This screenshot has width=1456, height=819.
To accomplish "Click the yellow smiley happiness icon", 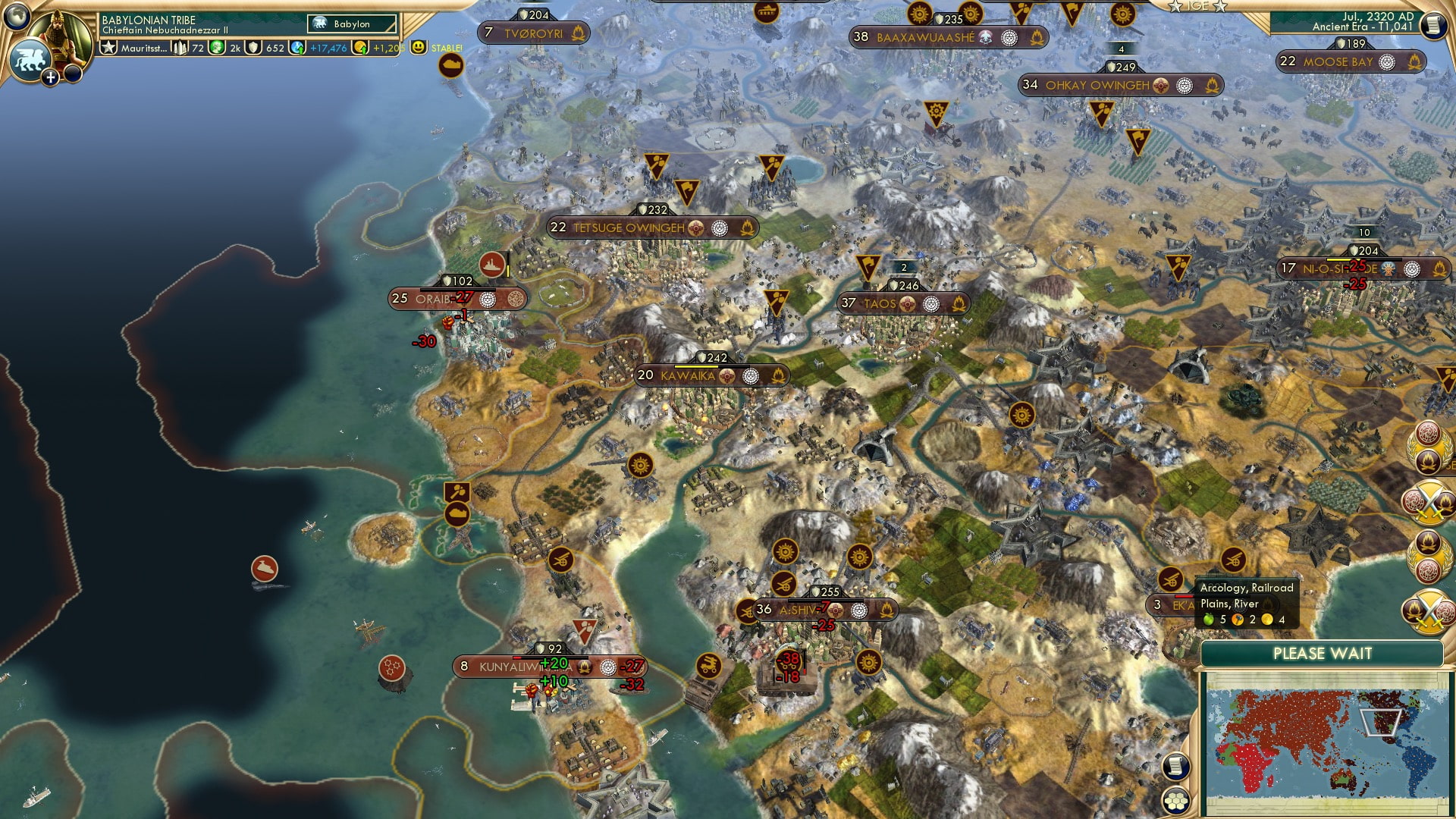I will click(418, 47).
